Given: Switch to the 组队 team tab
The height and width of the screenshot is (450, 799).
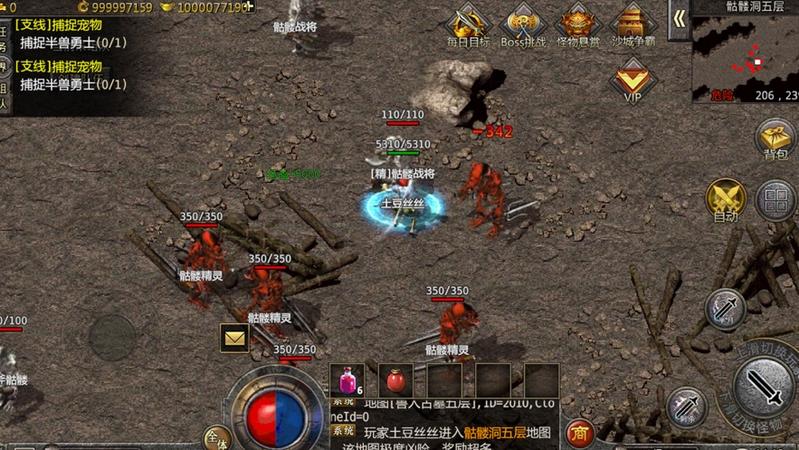Looking at the screenshot, I should [x=4, y=88].
